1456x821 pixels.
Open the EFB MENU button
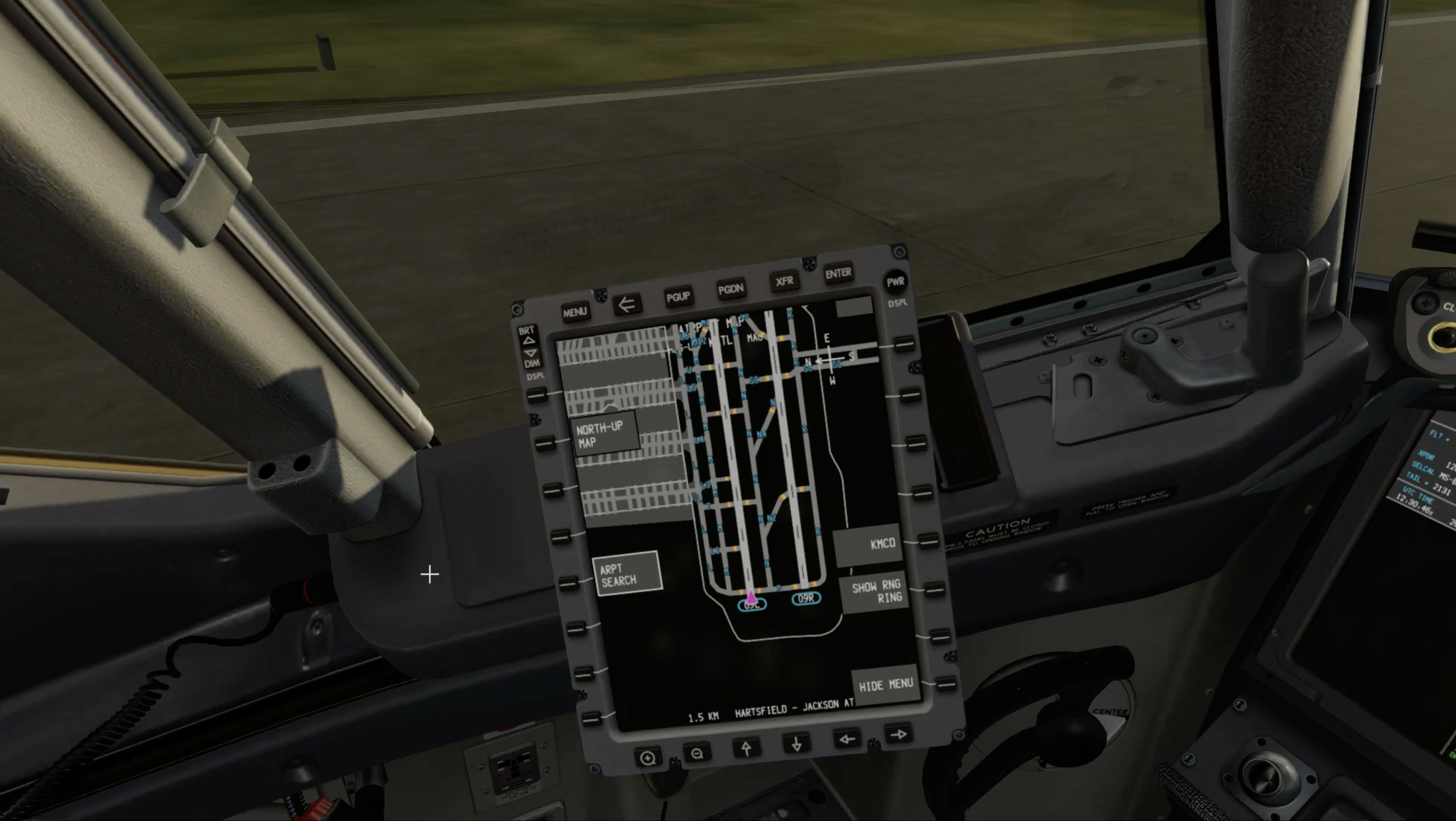(574, 312)
